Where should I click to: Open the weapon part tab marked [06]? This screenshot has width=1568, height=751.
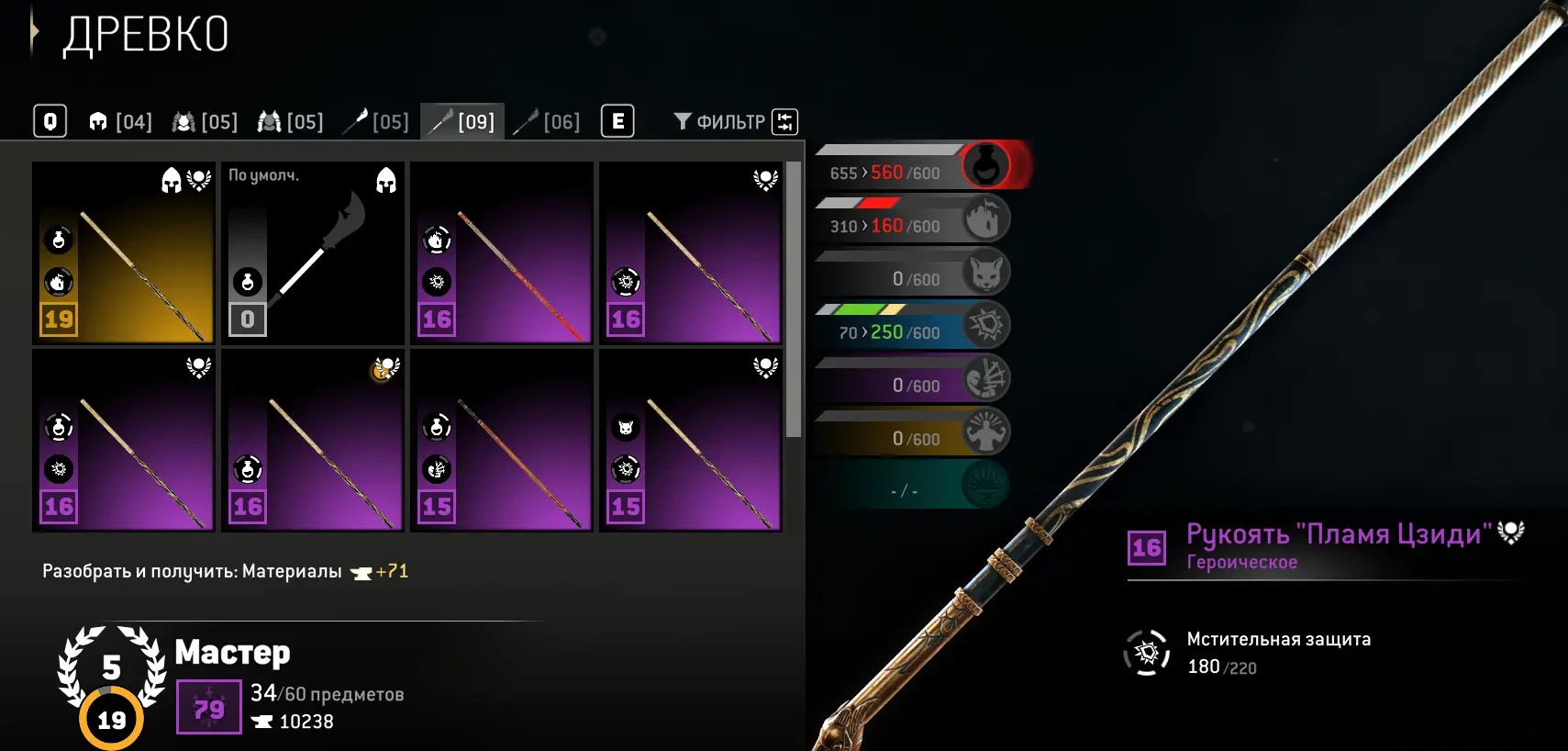click(x=548, y=122)
